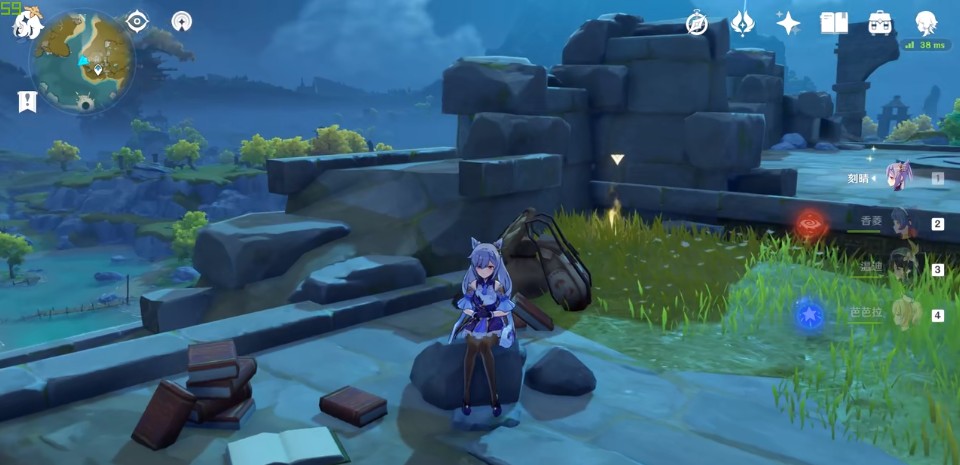Open the compass icon in the top bar
The image size is (960, 465).
click(697, 23)
